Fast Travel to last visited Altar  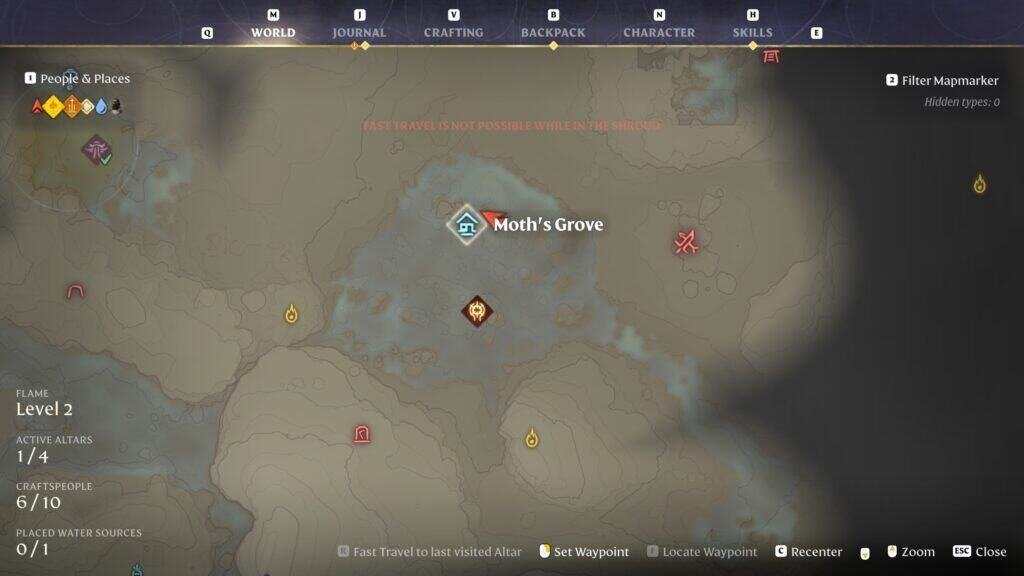coord(430,552)
